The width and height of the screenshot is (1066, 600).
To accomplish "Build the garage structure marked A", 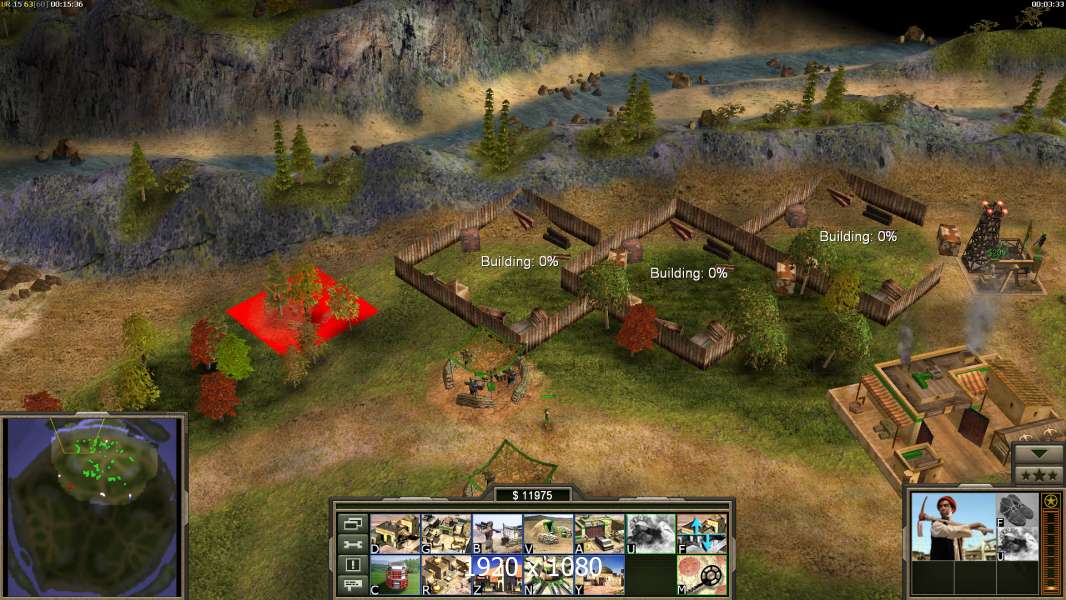I will (599, 533).
